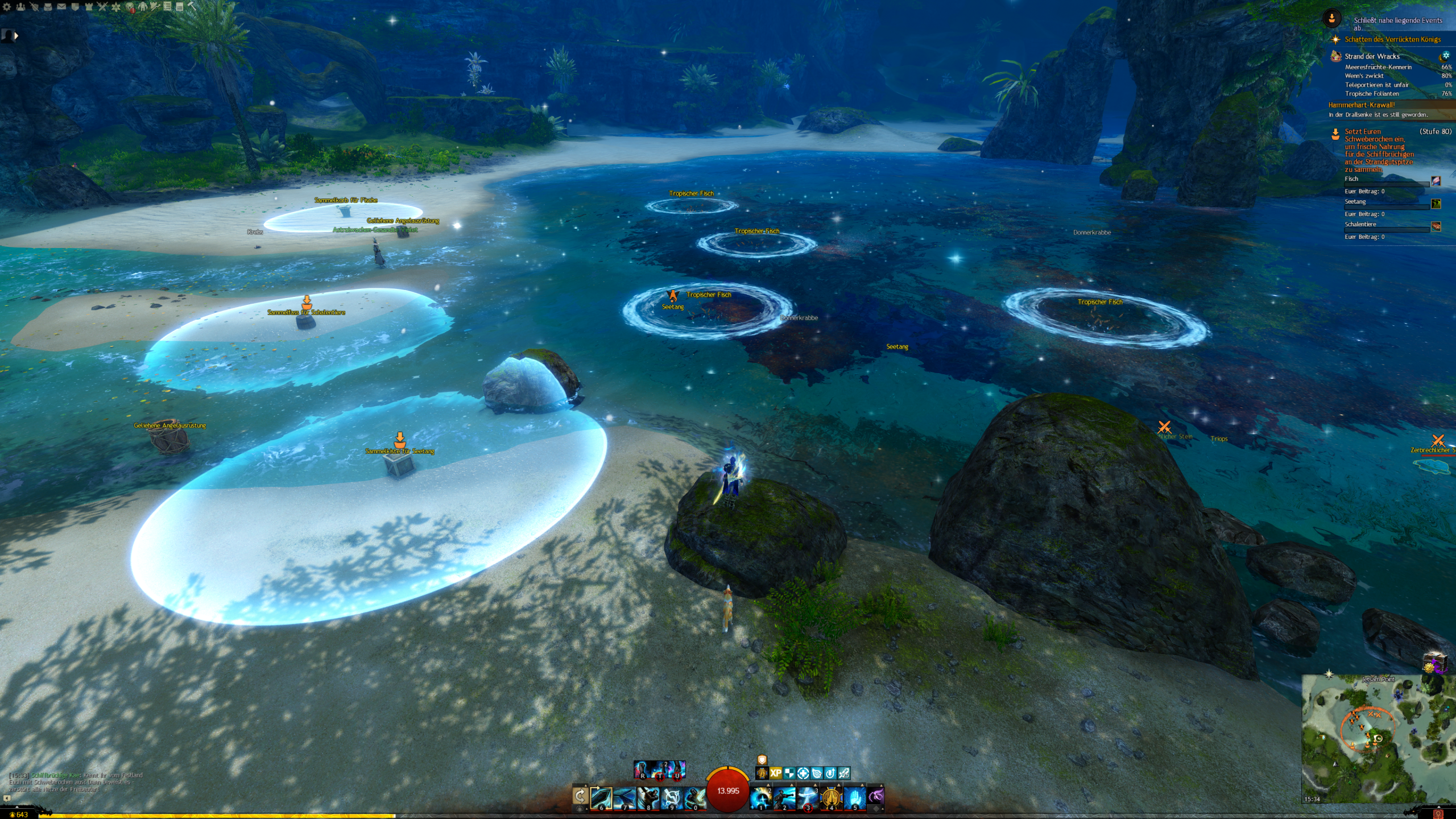Open the inventory bag icon
1456x819 pixels.
tap(48, 7)
